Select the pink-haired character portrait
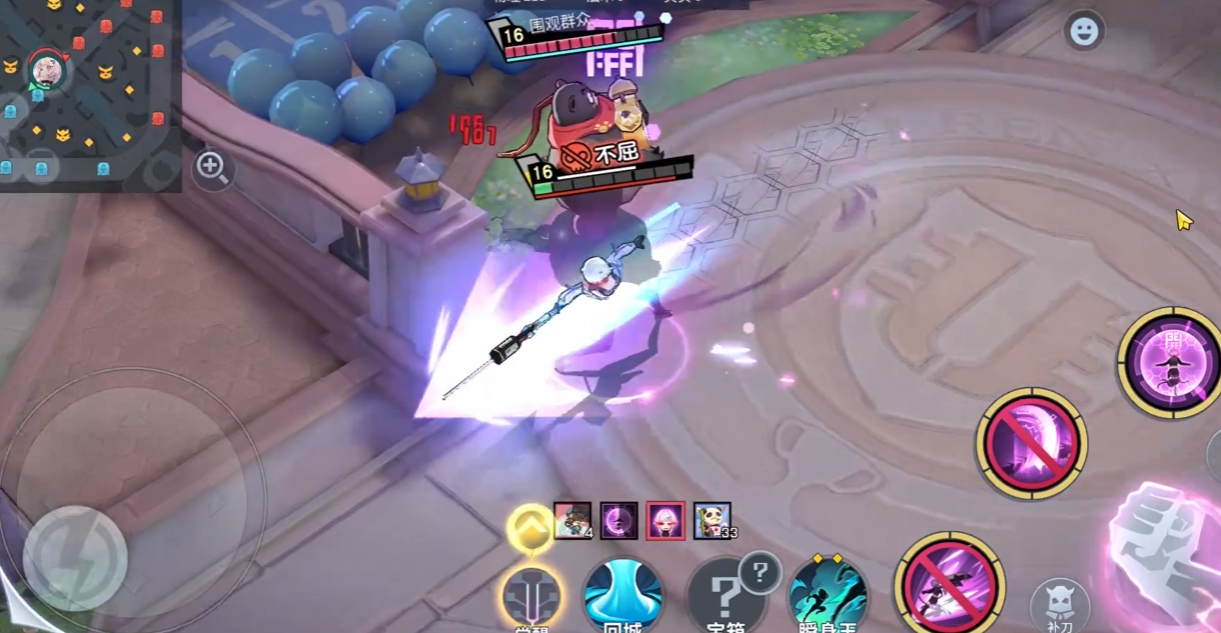 coord(665,521)
